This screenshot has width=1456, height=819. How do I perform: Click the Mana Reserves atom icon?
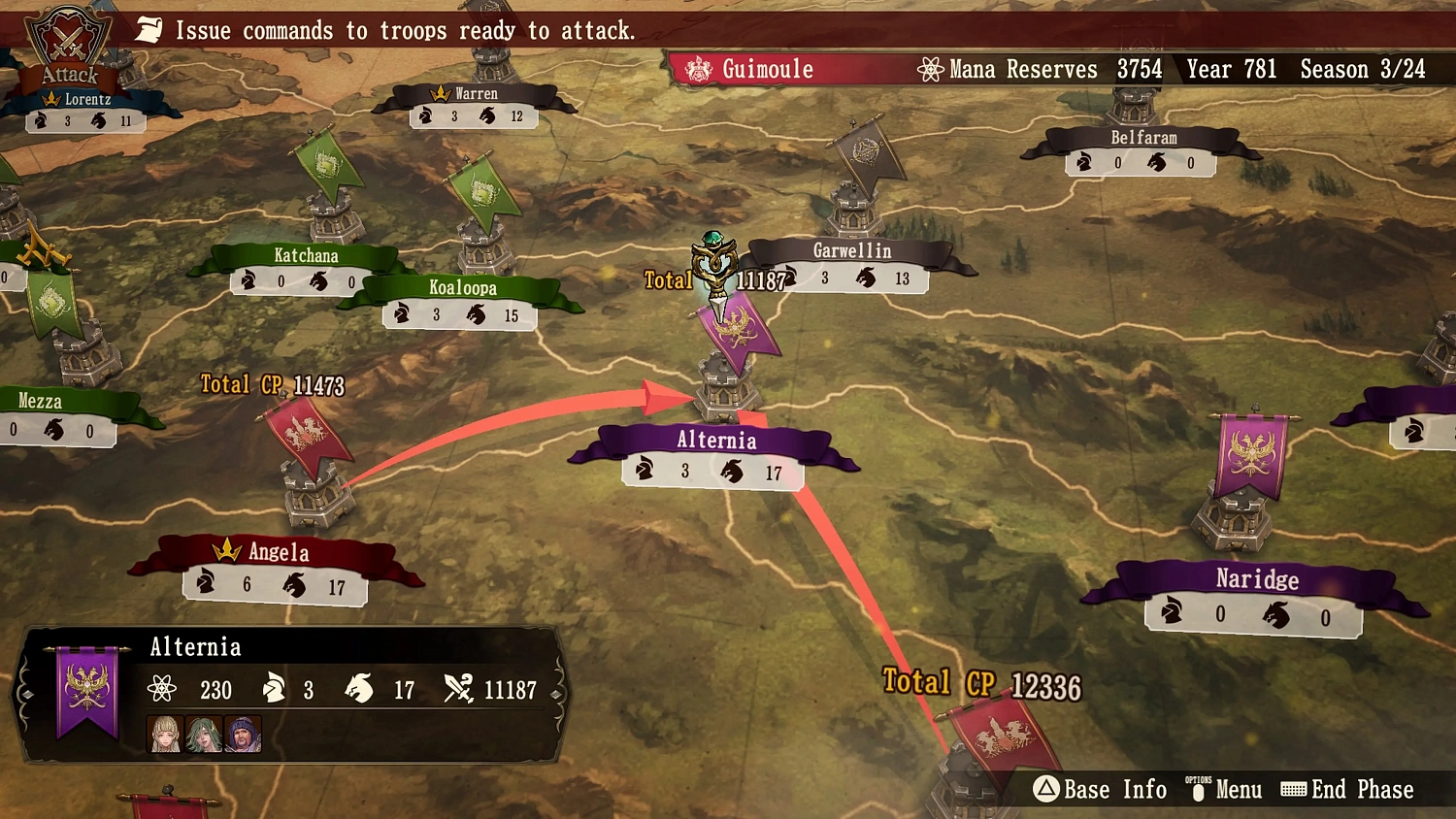tap(932, 69)
